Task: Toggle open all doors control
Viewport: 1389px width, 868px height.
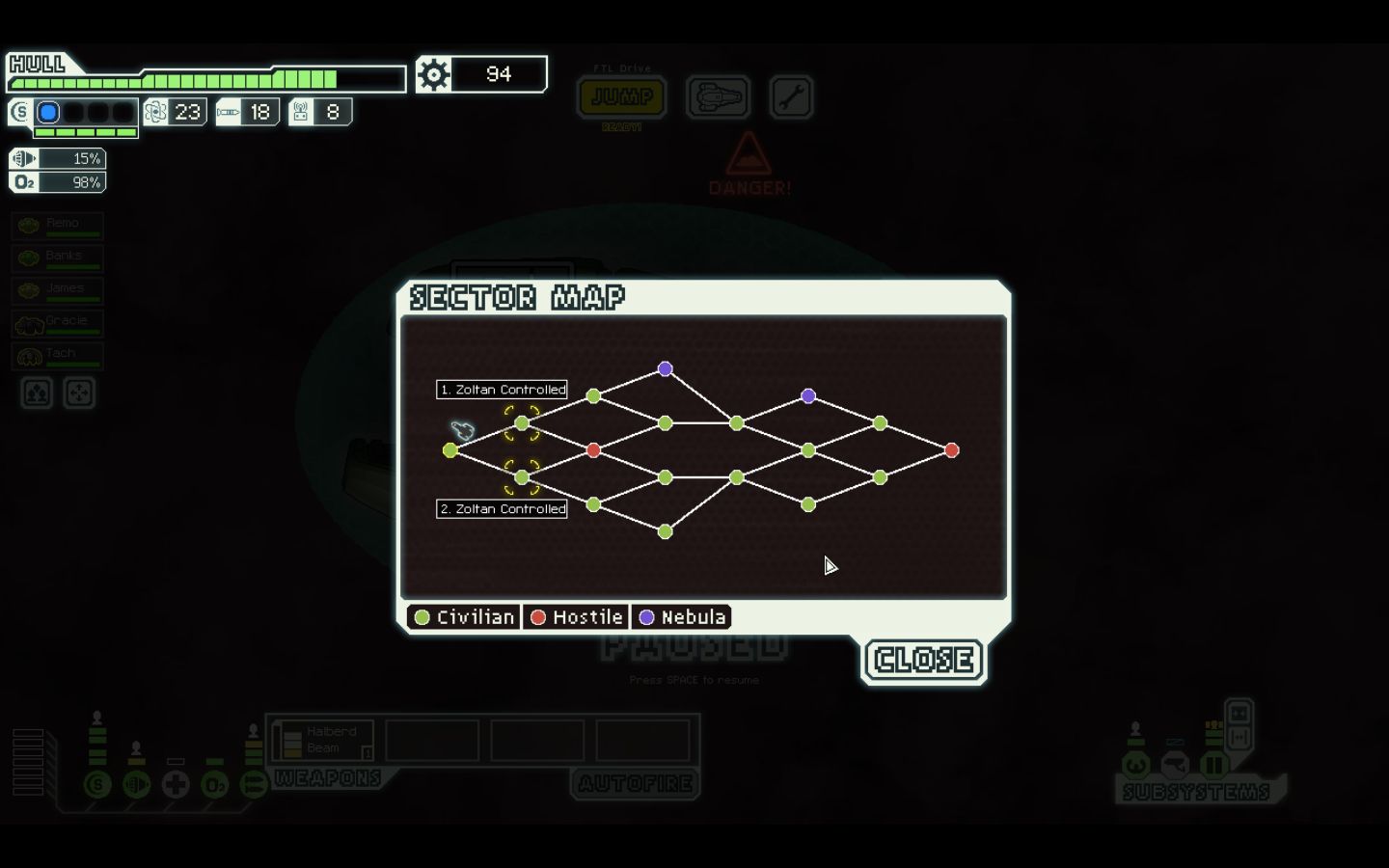Action: point(1238,713)
